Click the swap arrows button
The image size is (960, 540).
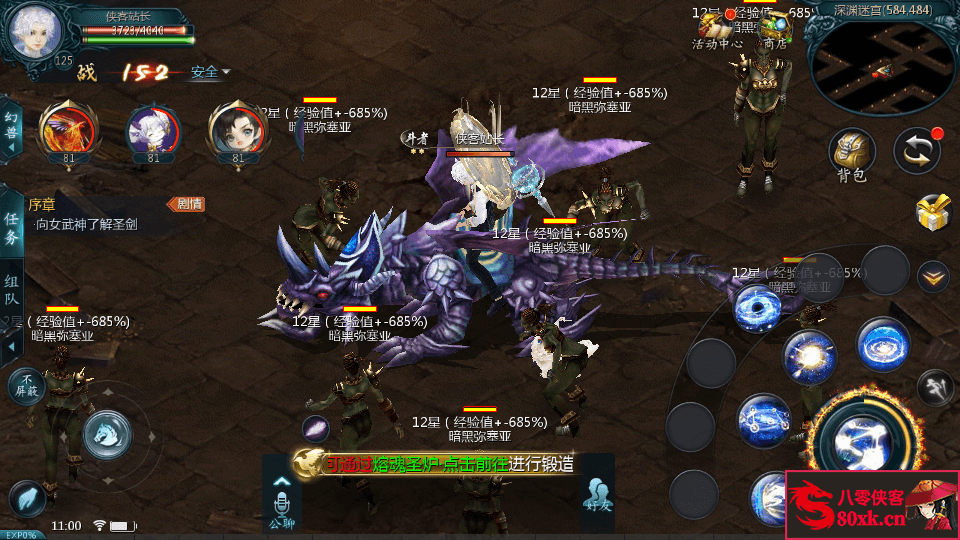pyautogui.click(x=916, y=151)
